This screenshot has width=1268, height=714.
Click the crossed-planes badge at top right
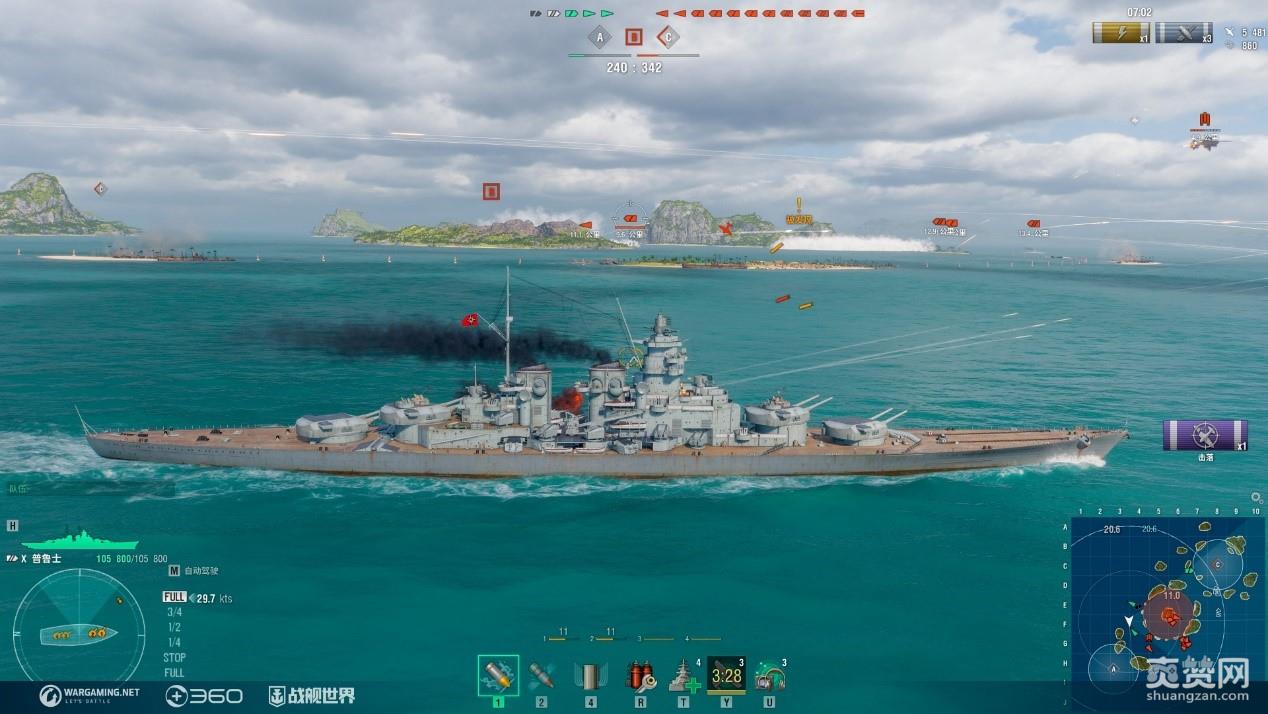[1183, 33]
